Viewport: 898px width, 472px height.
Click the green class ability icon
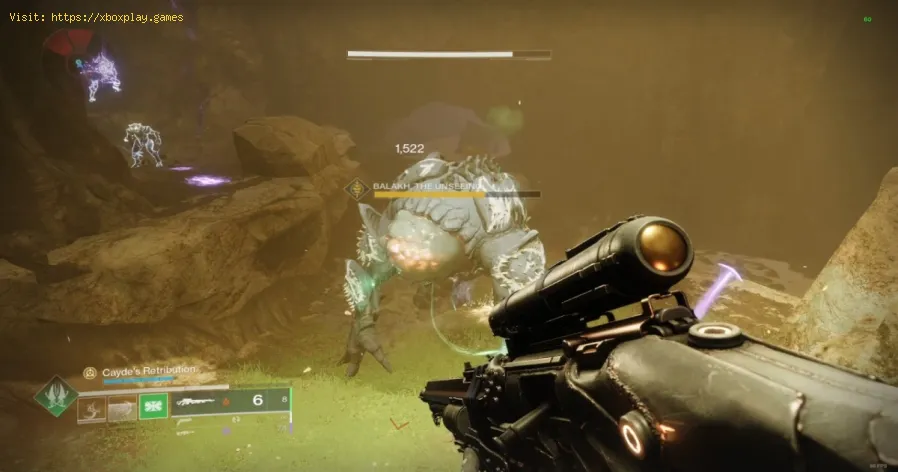tap(152, 405)
